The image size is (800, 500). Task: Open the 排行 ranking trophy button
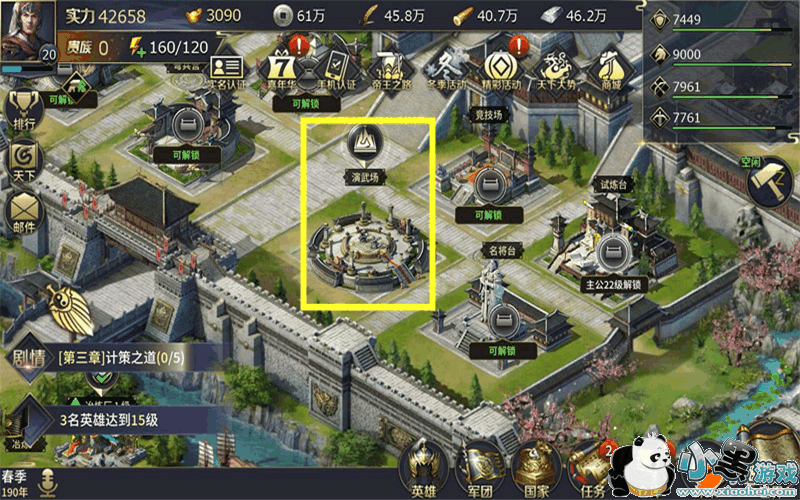[x=24, y=110]
